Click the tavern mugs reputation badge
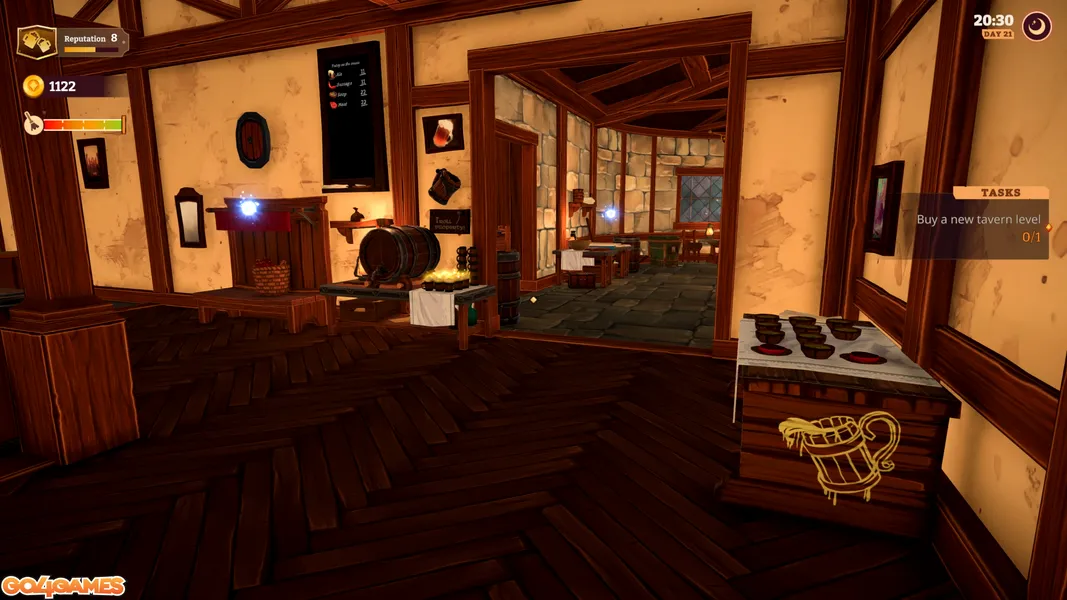 click(x=37, y=42)
